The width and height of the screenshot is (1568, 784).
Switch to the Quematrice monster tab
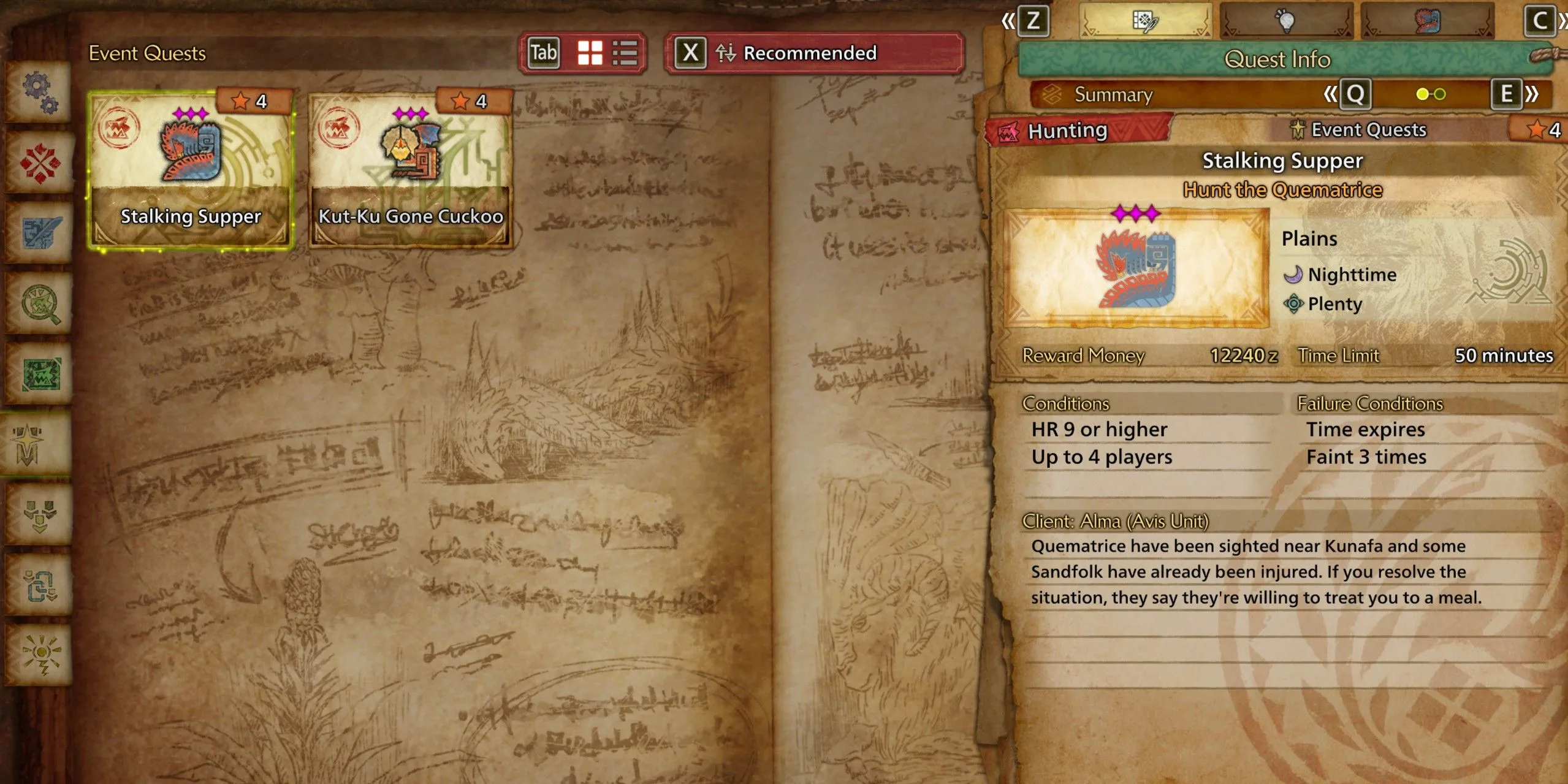(1426, 21)
